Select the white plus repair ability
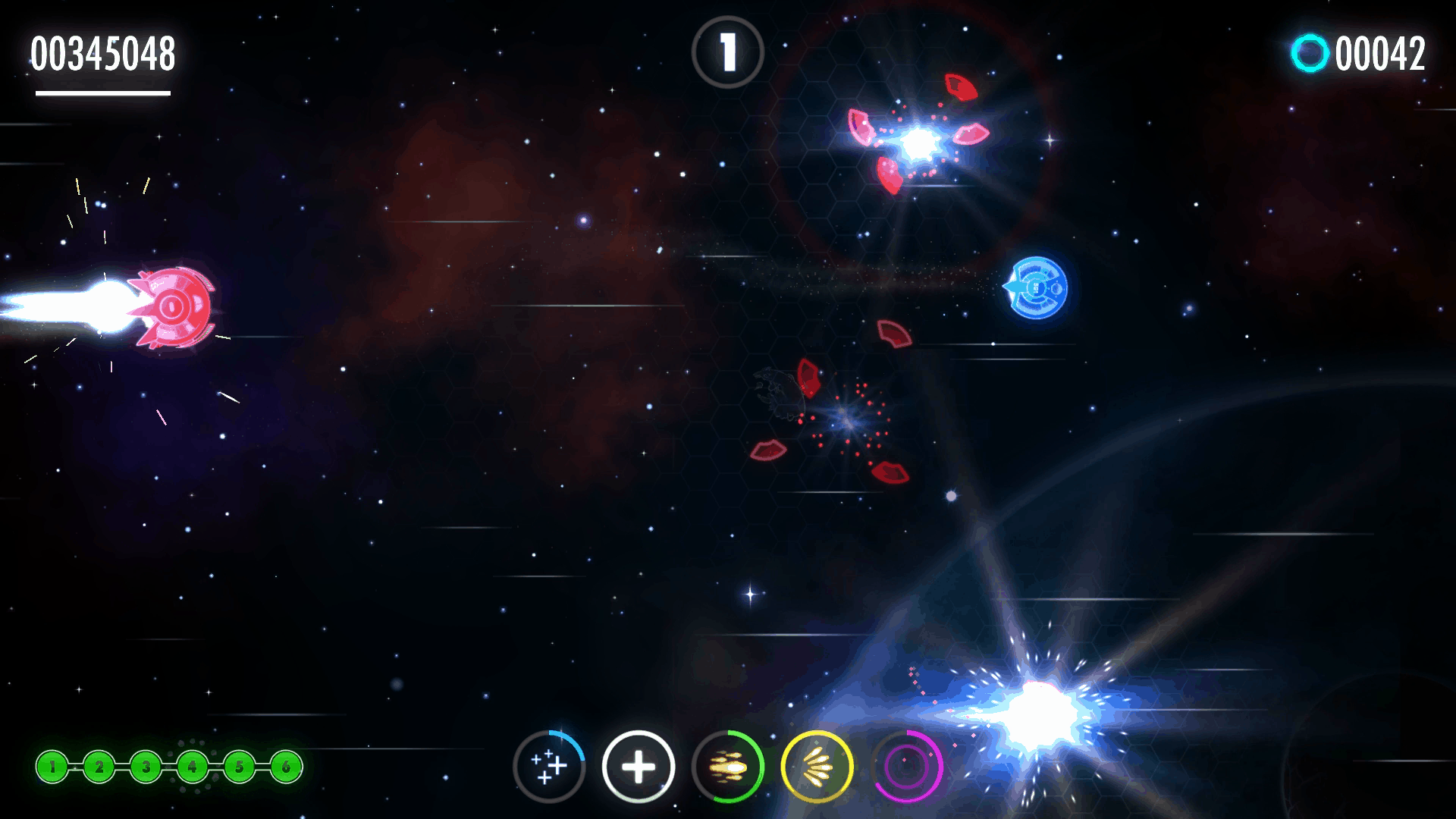This screenshot has width=1456, height=819. pyautogui.click(x=639, y=767)
